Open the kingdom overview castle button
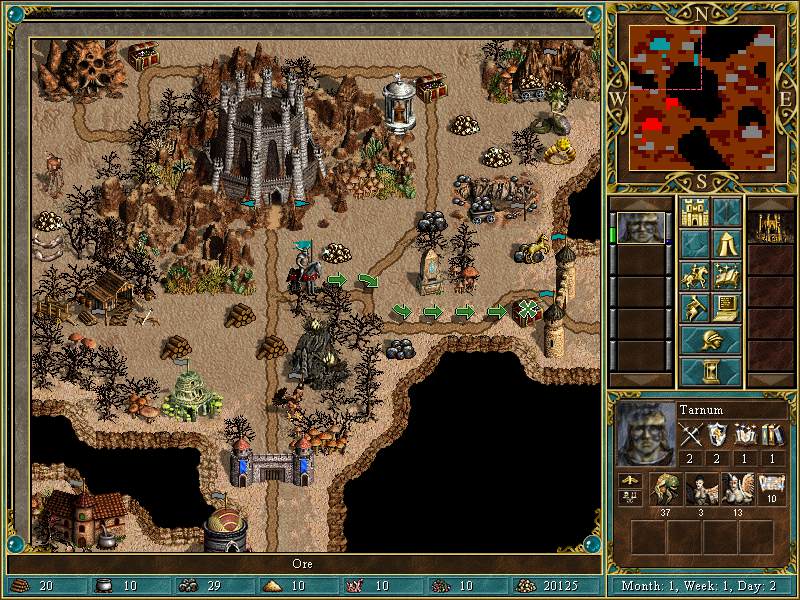The height and width of the screenshot is (600, 800). click(694, 212)
